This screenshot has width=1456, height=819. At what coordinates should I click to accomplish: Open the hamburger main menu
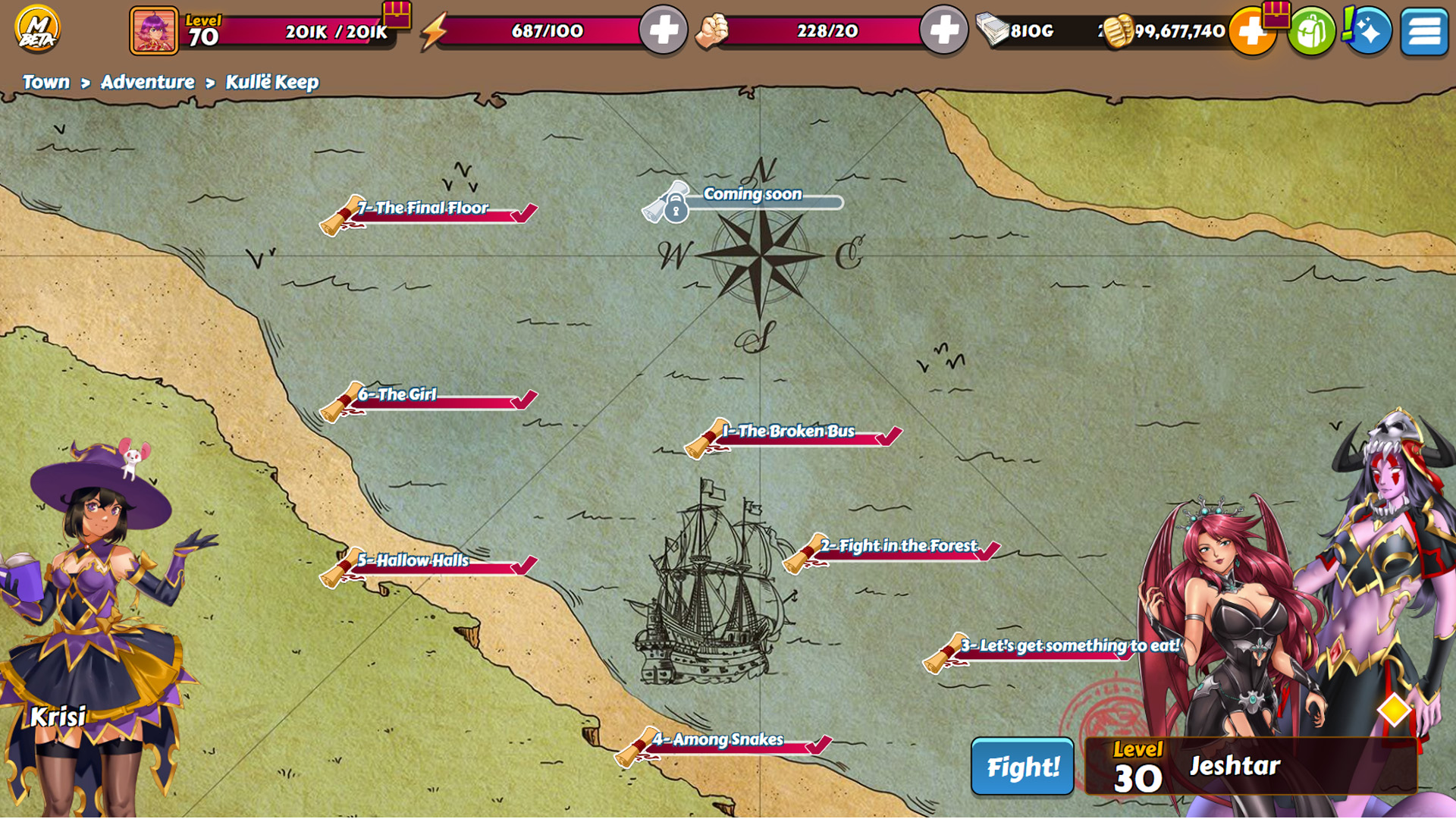tap(1423, 32)
